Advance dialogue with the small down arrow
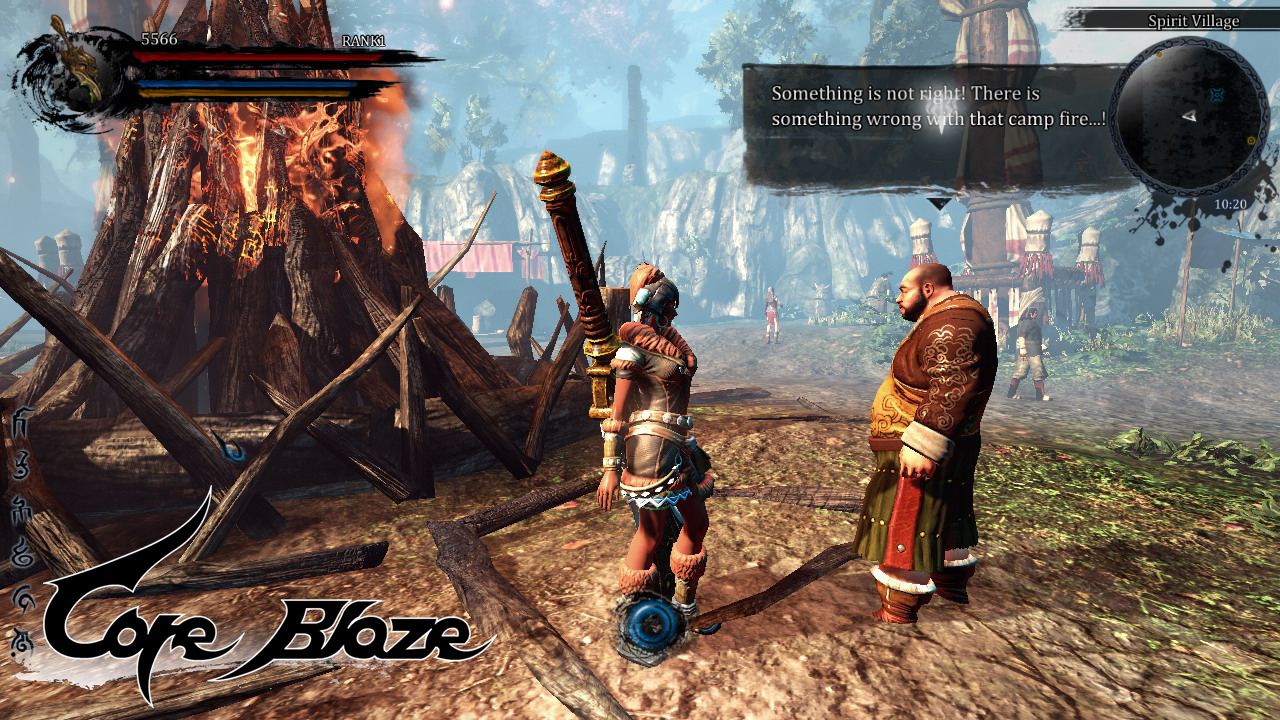 tap(939, 203)
